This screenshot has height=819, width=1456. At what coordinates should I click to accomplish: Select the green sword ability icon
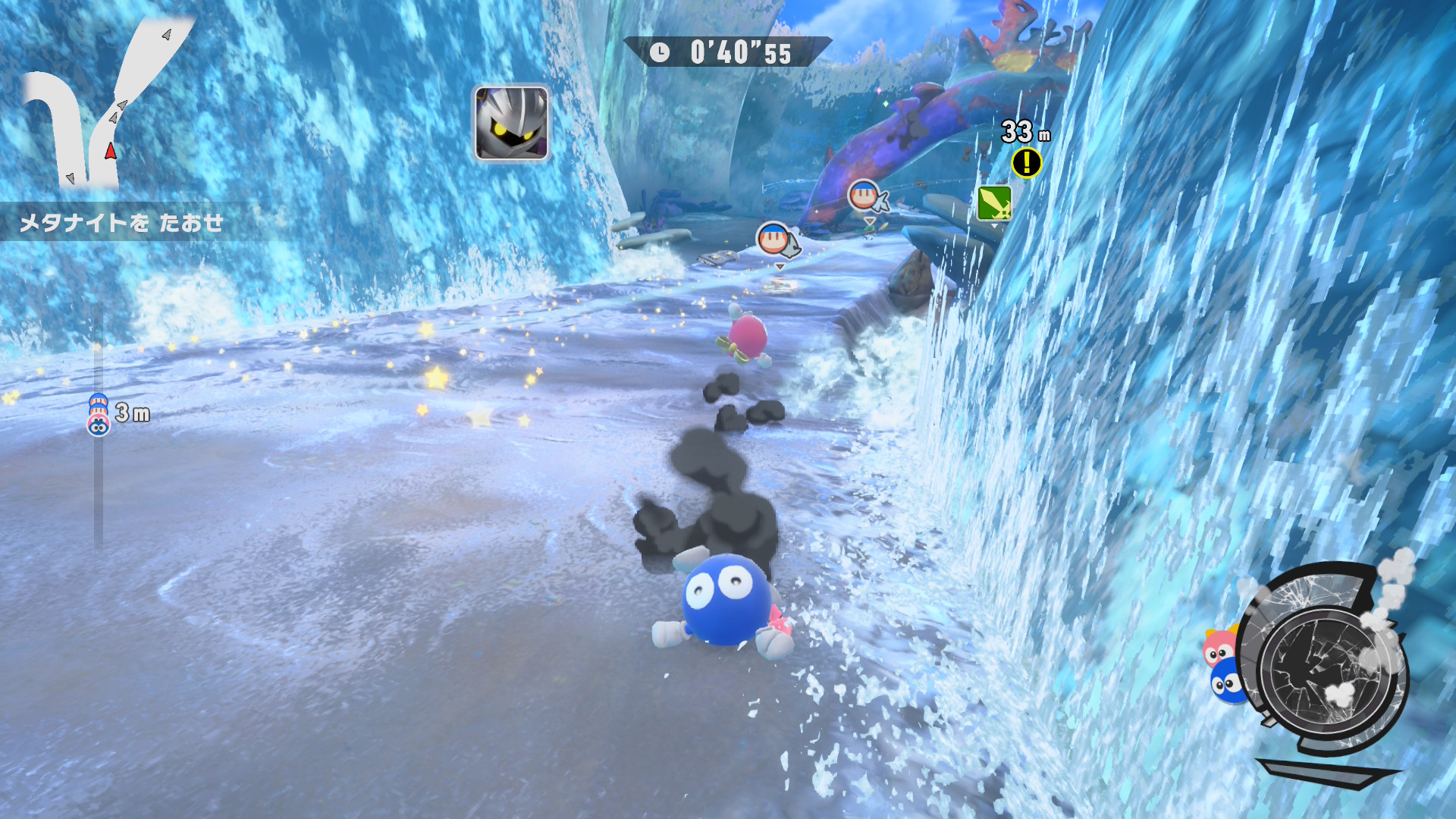pos(993,203)
